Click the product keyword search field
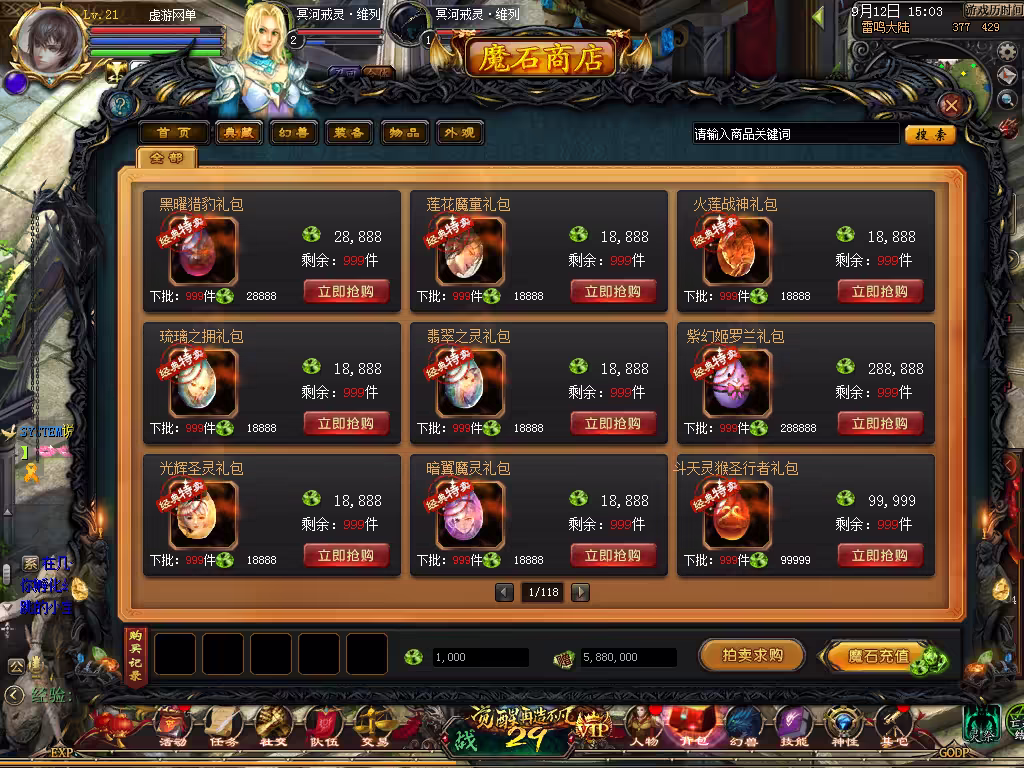1024x768 pixels. [795, 134]
